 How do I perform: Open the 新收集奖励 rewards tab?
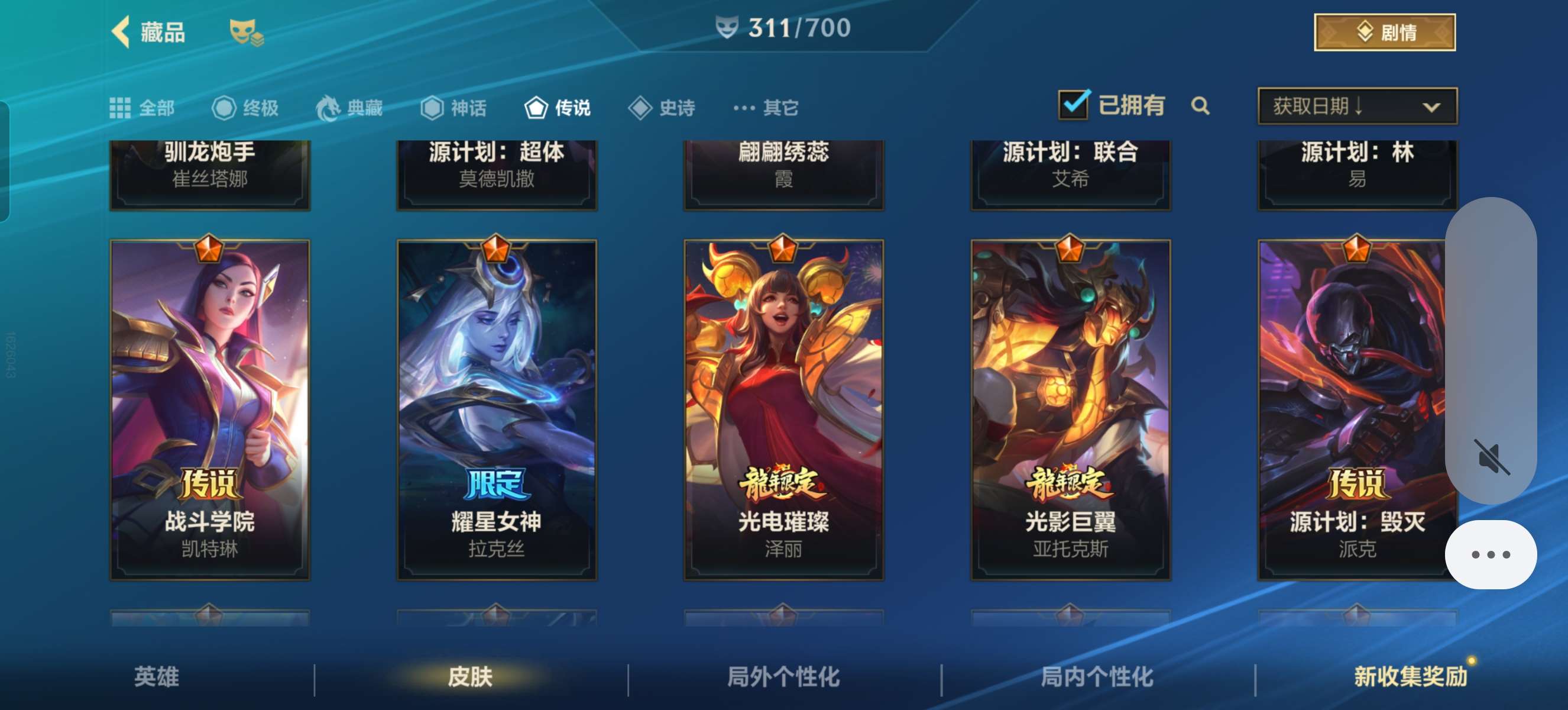coord(1410,676)
